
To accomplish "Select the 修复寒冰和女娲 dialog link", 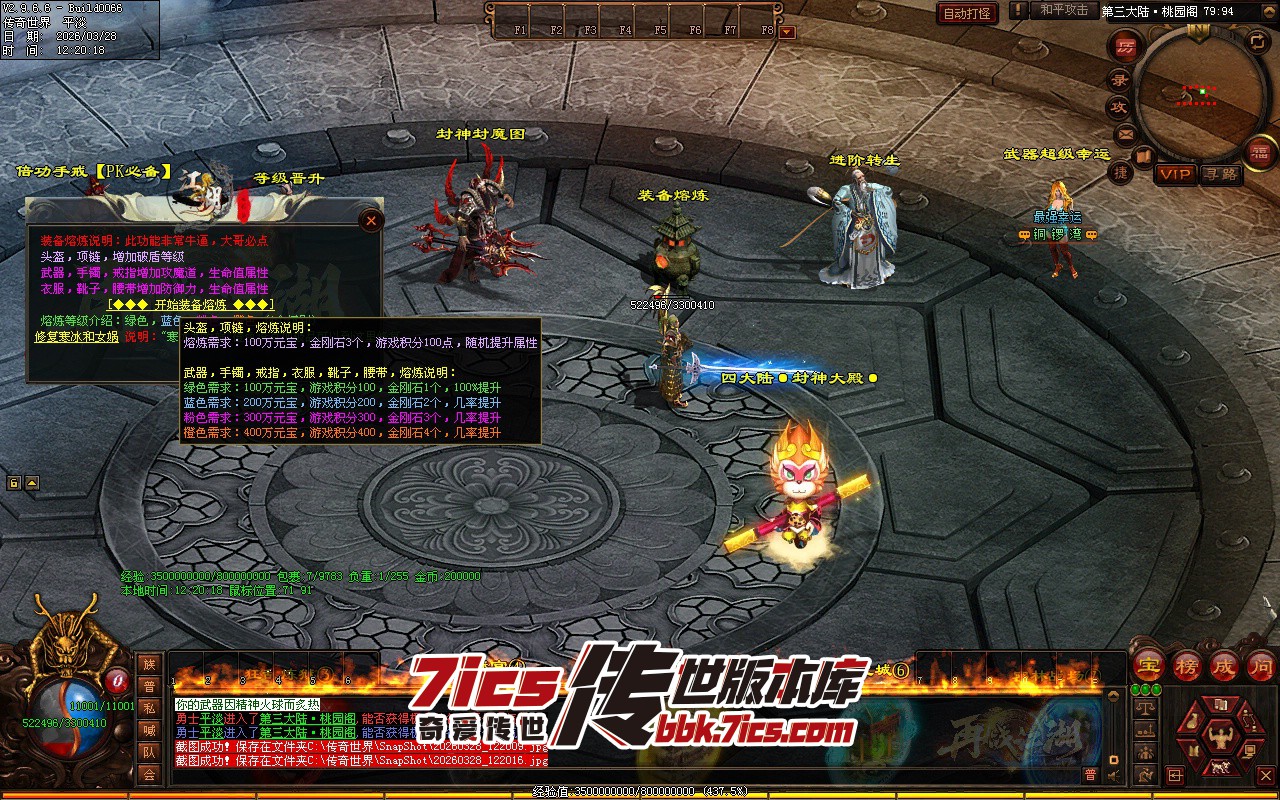I will click(x=78, y=337).
